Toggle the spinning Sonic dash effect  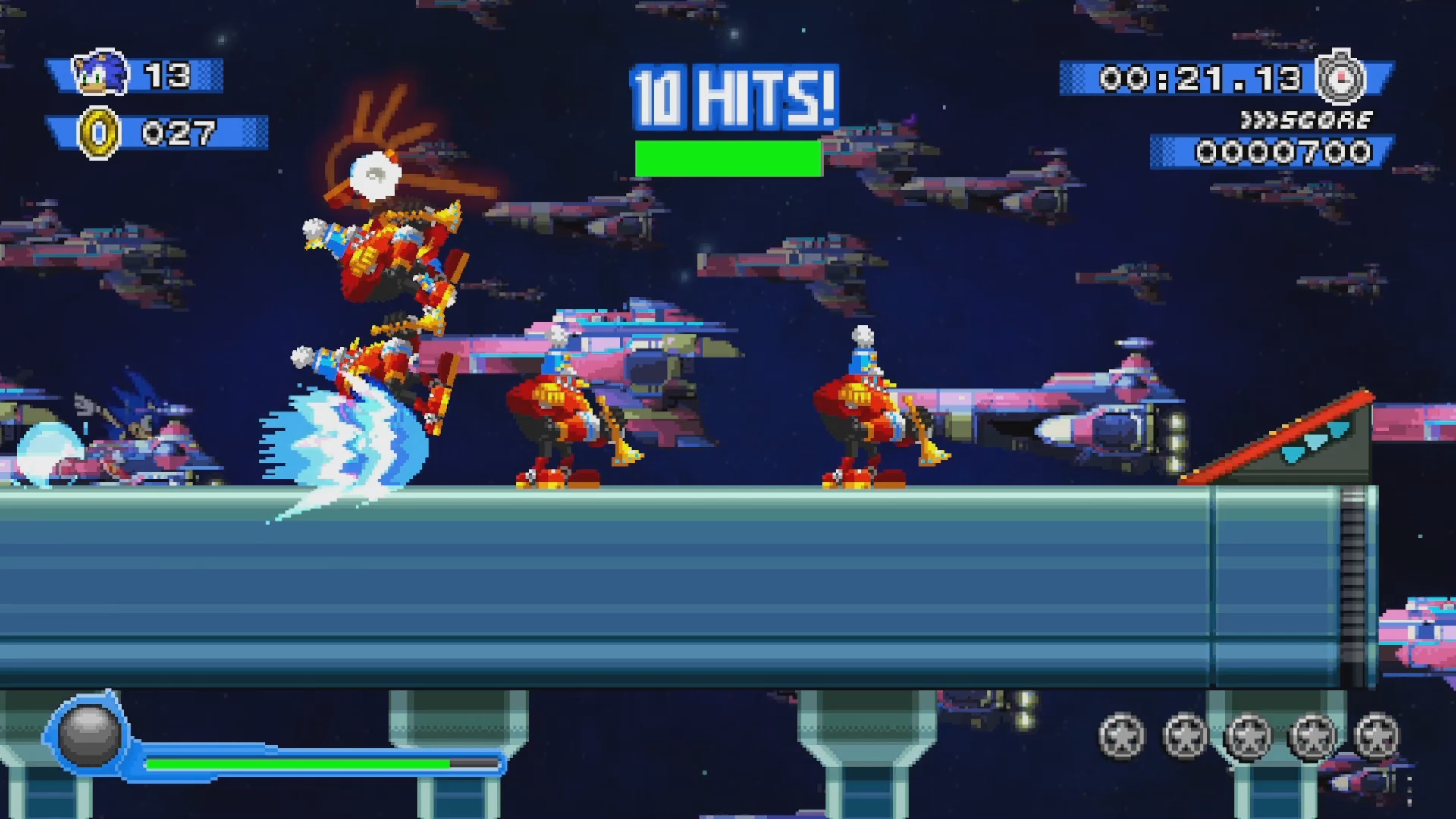[349, 440]
